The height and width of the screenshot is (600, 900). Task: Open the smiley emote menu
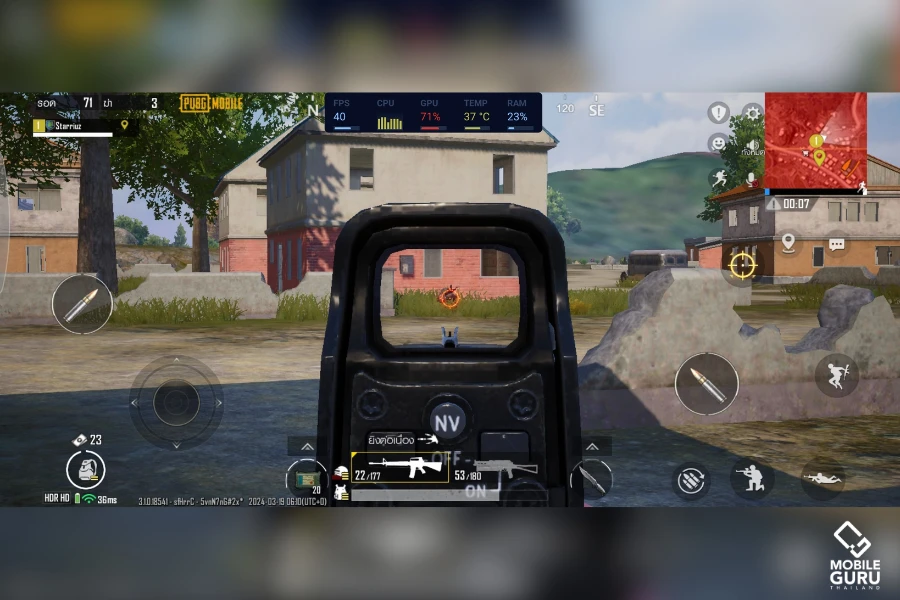pyautogui.click(x=718, y=144)
